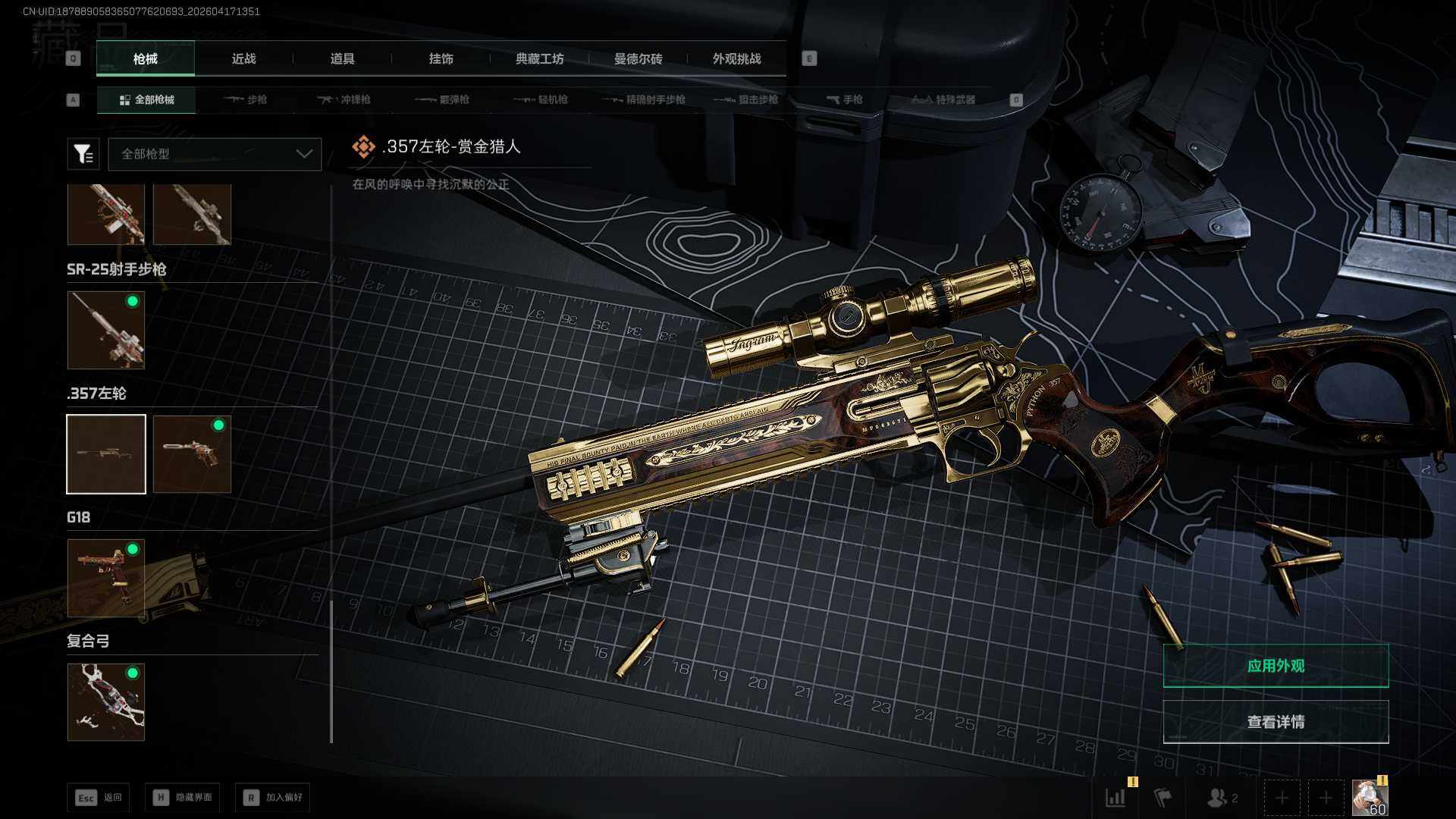This screenshot has width=1456, height=819.
Task: Select the SR-25 marksman rifle skin thumbnail
Action: pyautogui.click(x=106, y=330)
